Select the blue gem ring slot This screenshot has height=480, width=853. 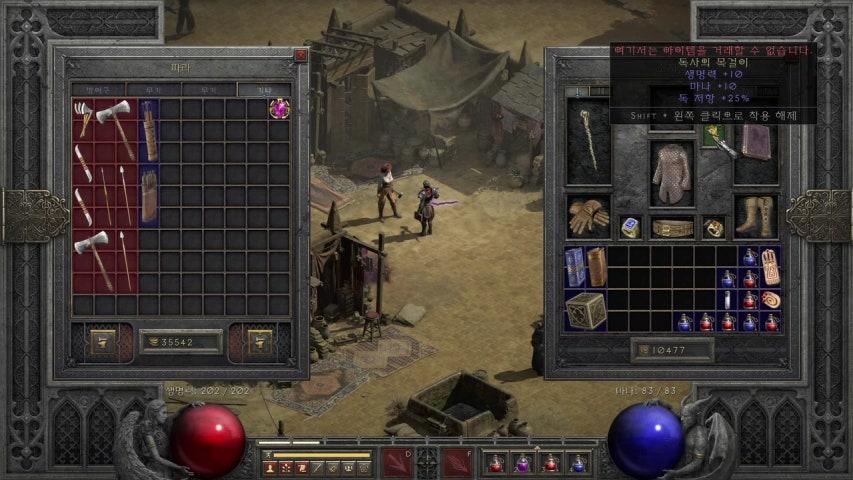point(629,227)
